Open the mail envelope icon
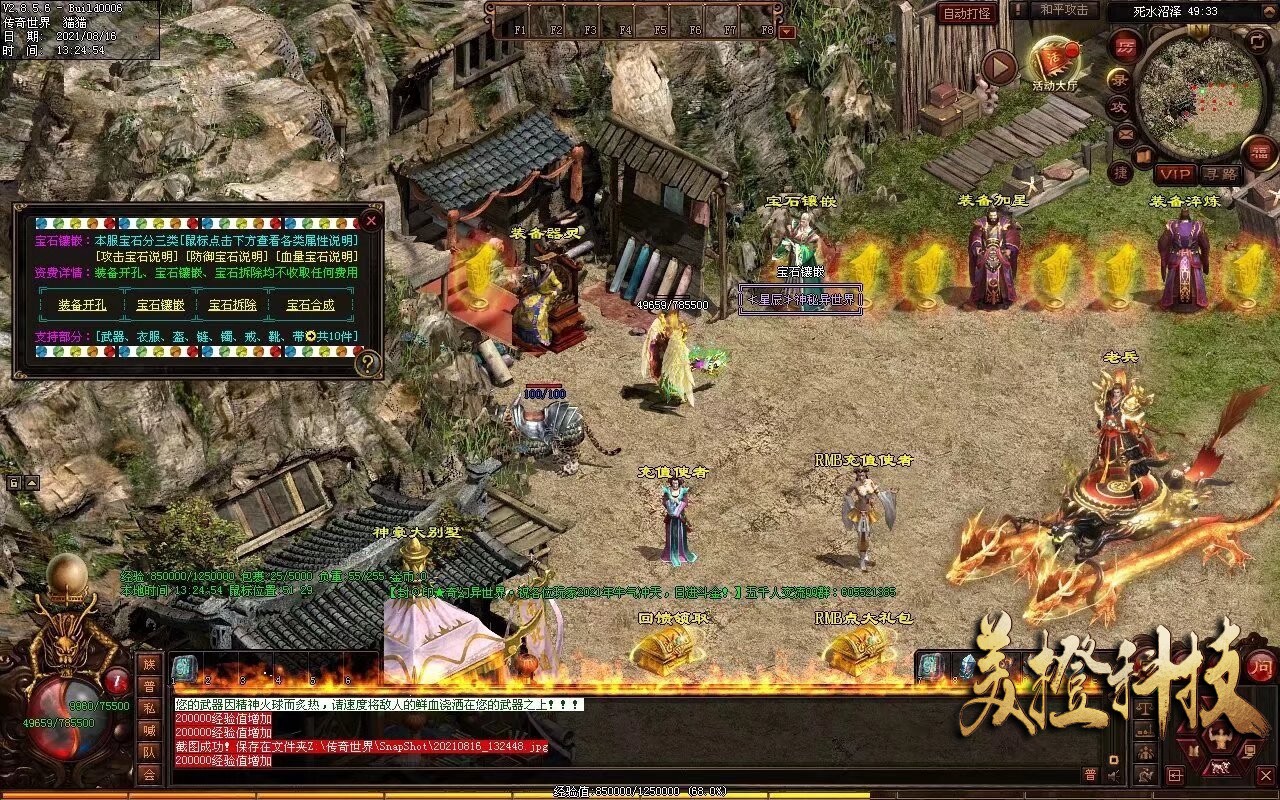The height and width of the screenshot is (800, 1280). point(1125,134)
